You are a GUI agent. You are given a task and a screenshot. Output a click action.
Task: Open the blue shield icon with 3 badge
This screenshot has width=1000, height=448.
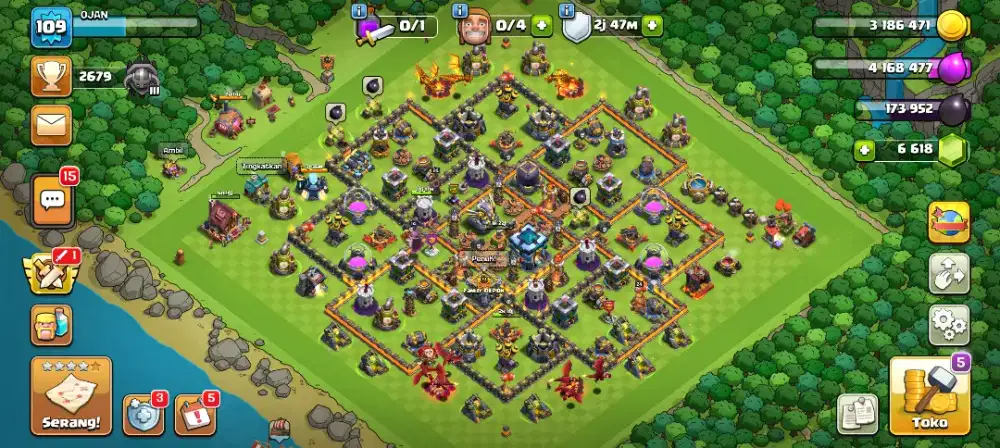(142, 414)
